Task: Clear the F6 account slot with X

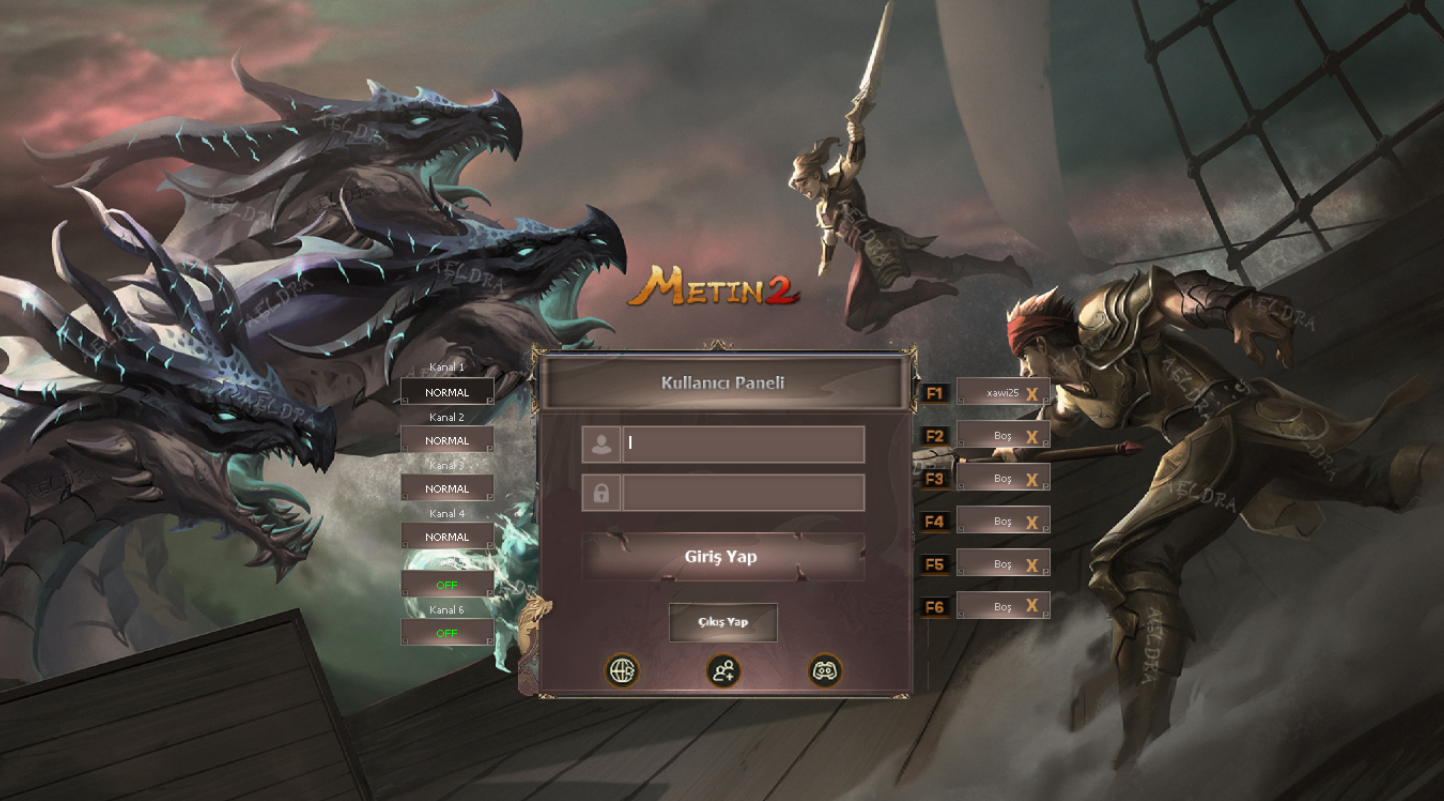Action: coord(1032,607)
